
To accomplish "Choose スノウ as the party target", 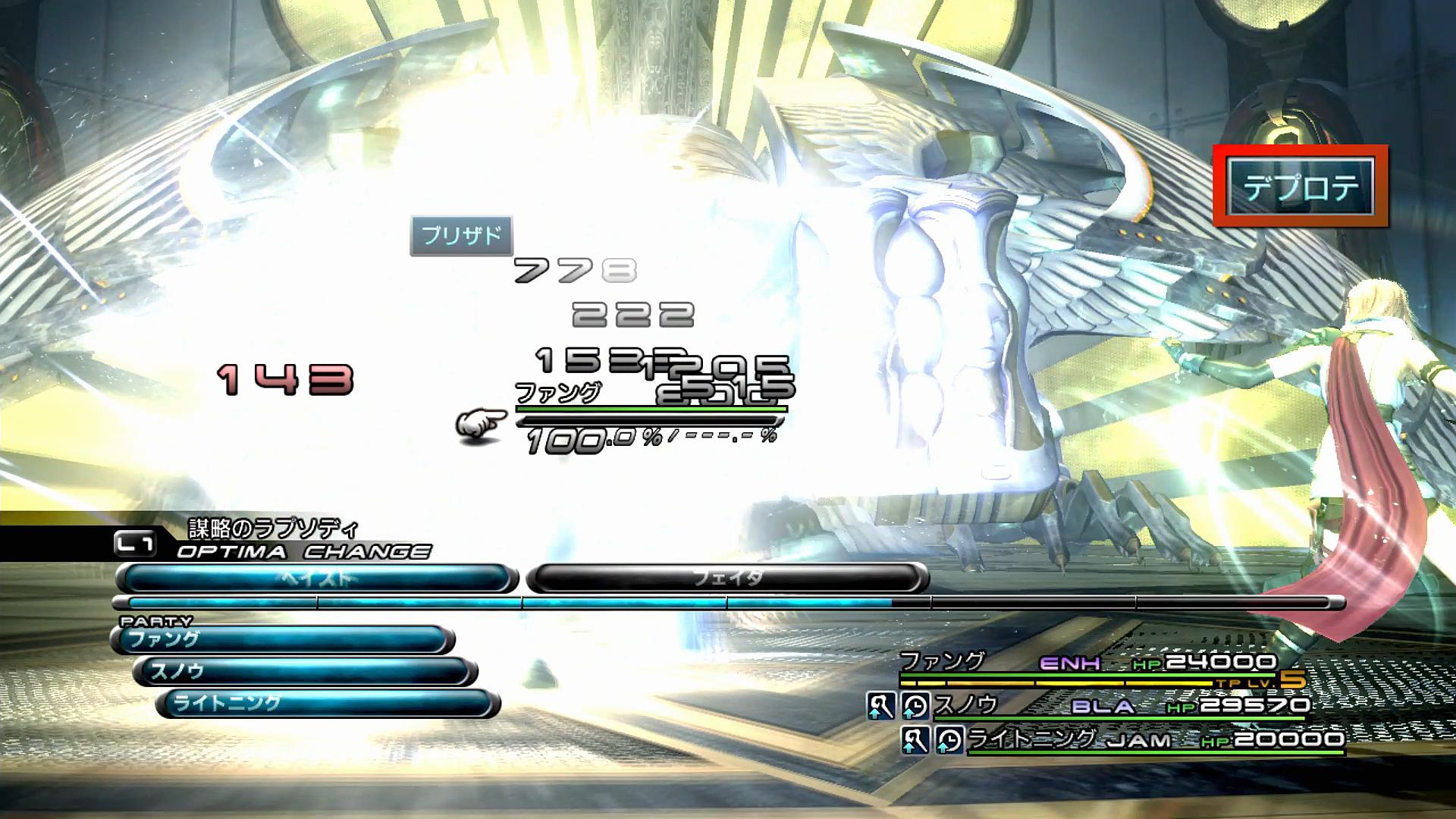I will [x=305, y=672].
